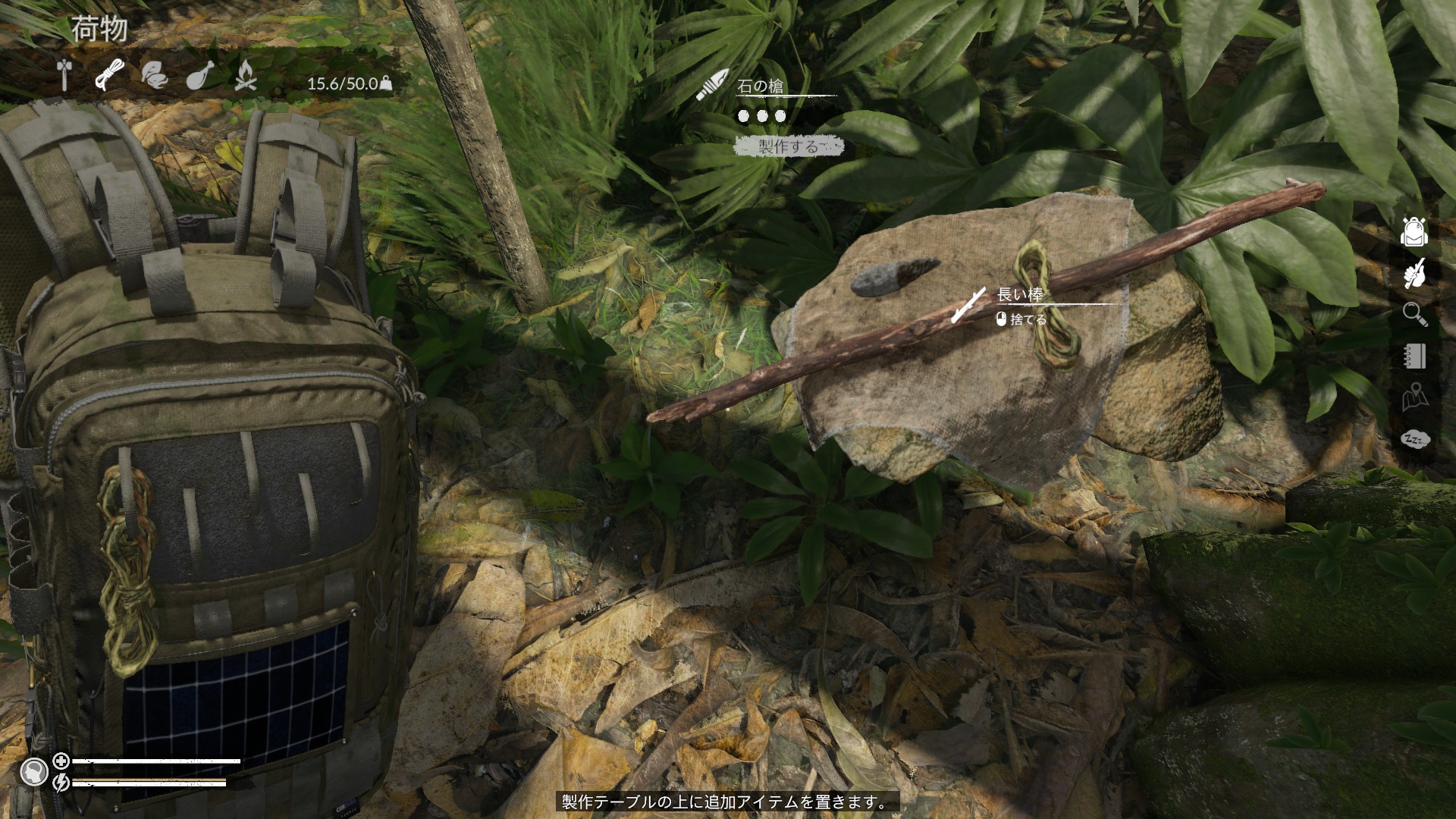Viewport: 1456px width, 819px height.
Task: Open the map icon
Action: tap(1414, 397)
